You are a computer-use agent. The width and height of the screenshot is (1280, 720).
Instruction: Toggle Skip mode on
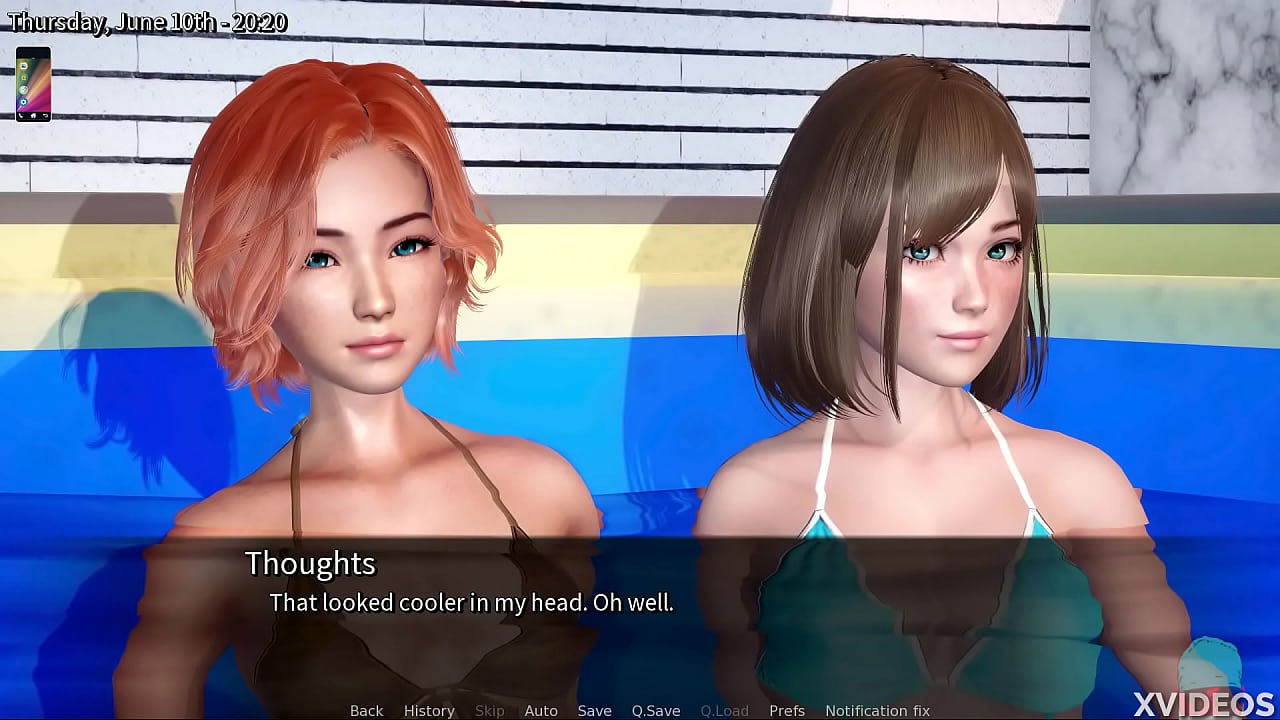489,710
